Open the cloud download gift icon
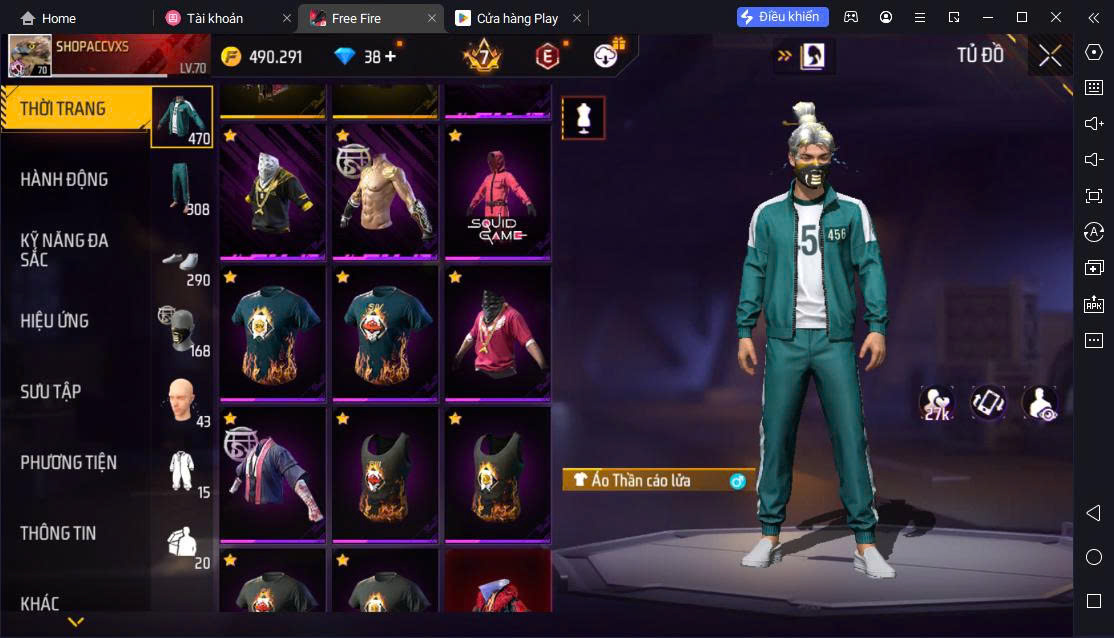Image resolution: width=1114 pixels, height=638 pixels. click(x=606, y=55)
